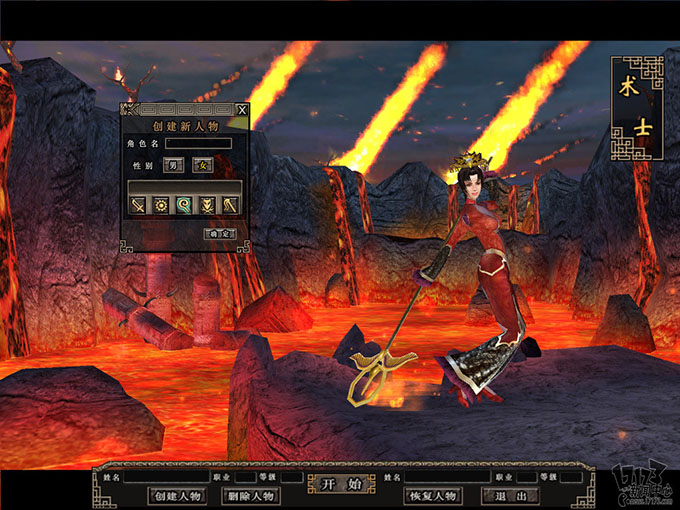680x510 pixels.
Task: Click the character name (角色名) input field
Action: tap(197, 144)
